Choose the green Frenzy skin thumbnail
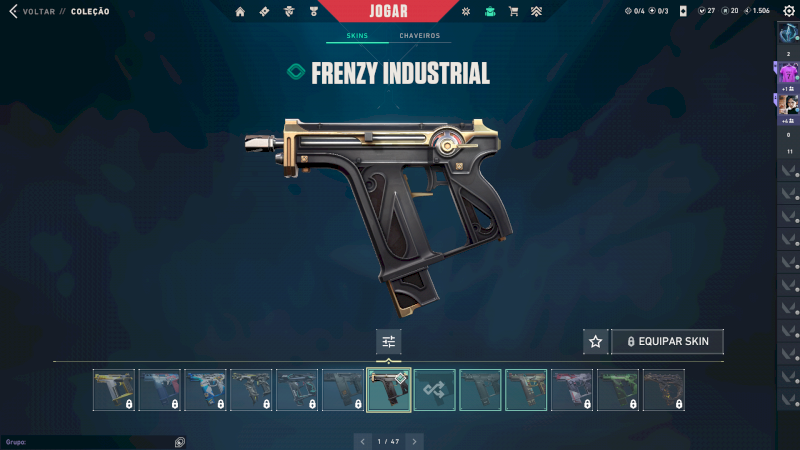The width and height of the screenshot is (800, 450). point(618,390)
